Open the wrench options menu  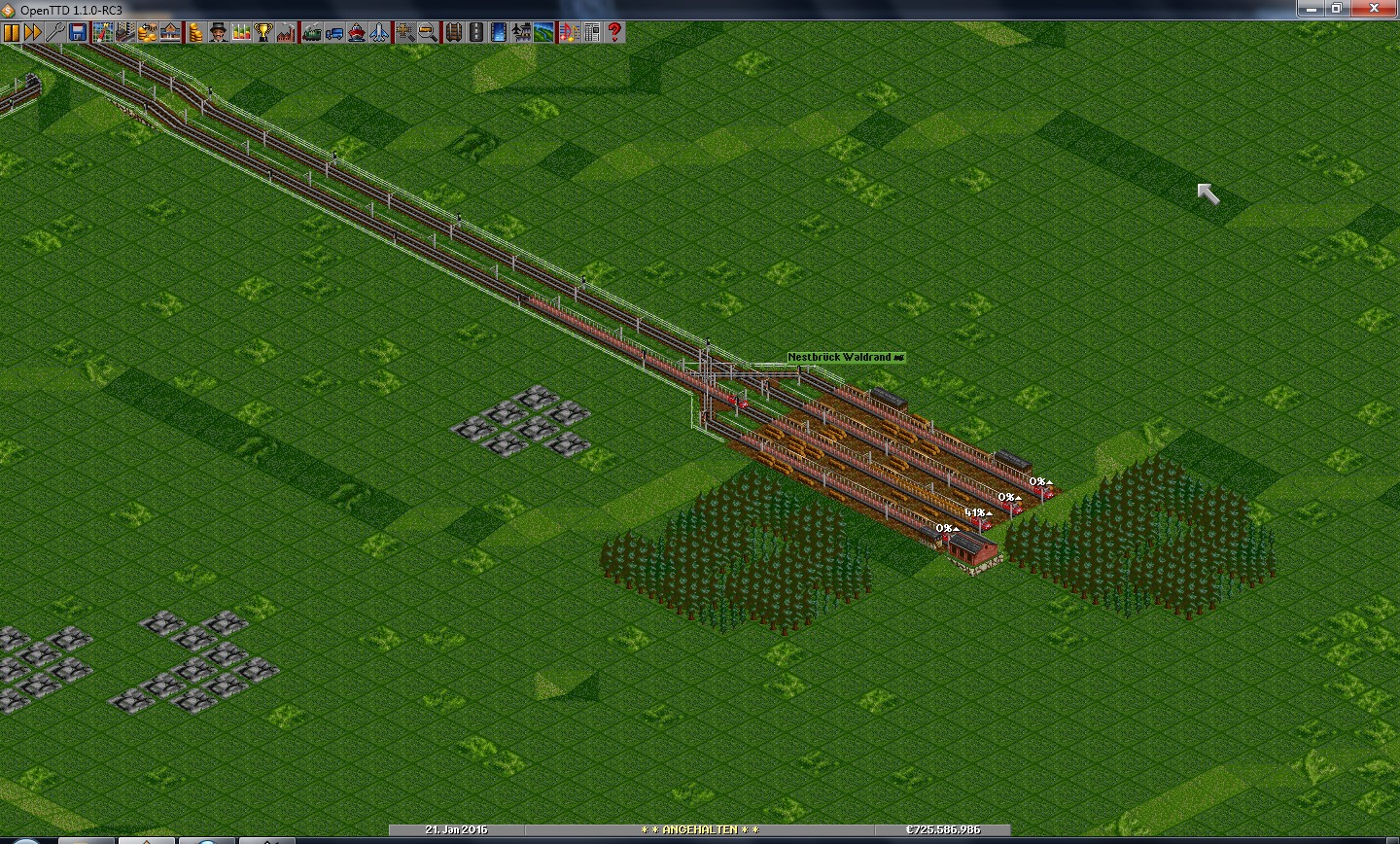coord(55,32)
